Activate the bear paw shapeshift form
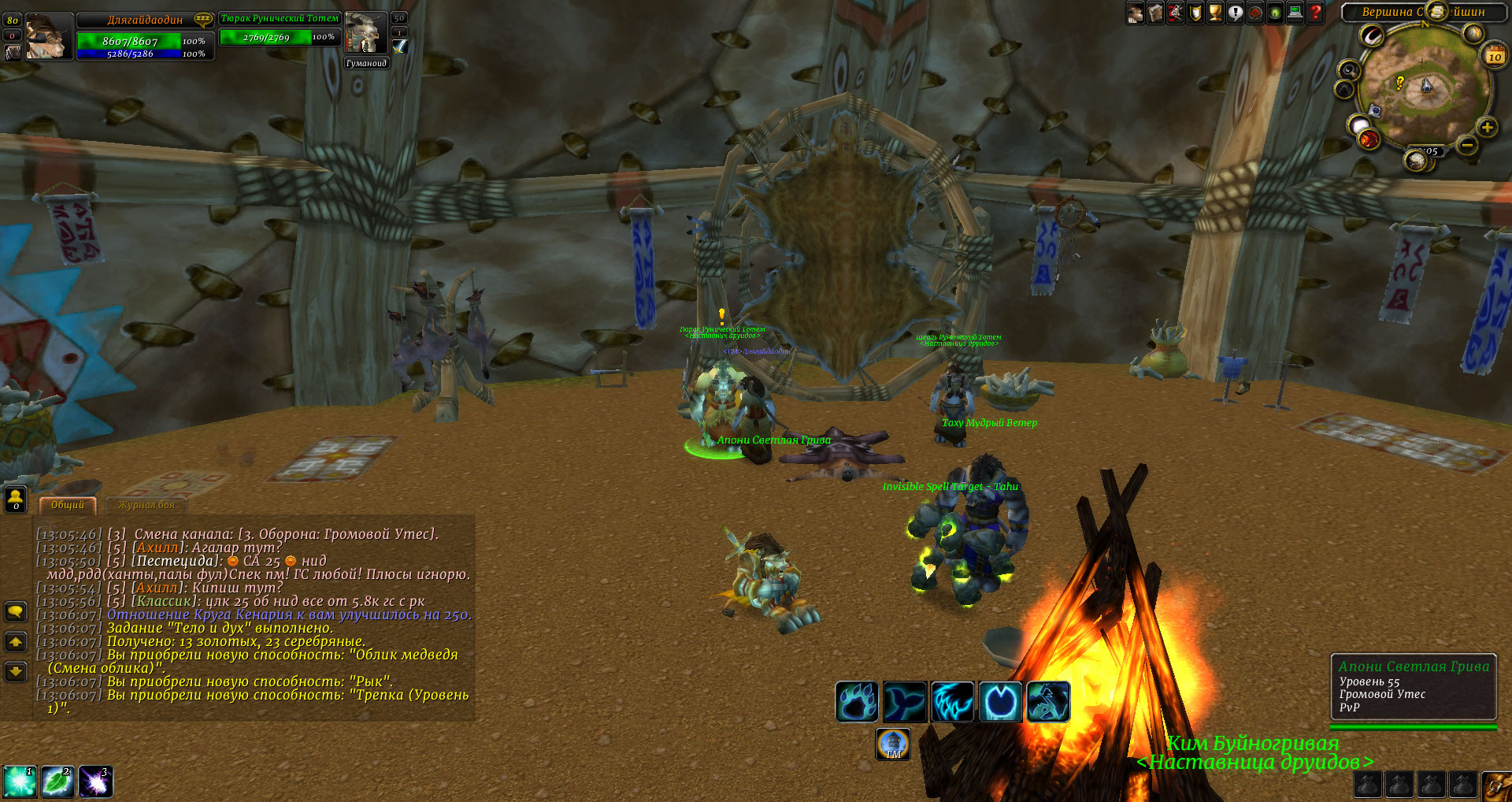Viewport: 1512px width, 802px height. point(857,701)
